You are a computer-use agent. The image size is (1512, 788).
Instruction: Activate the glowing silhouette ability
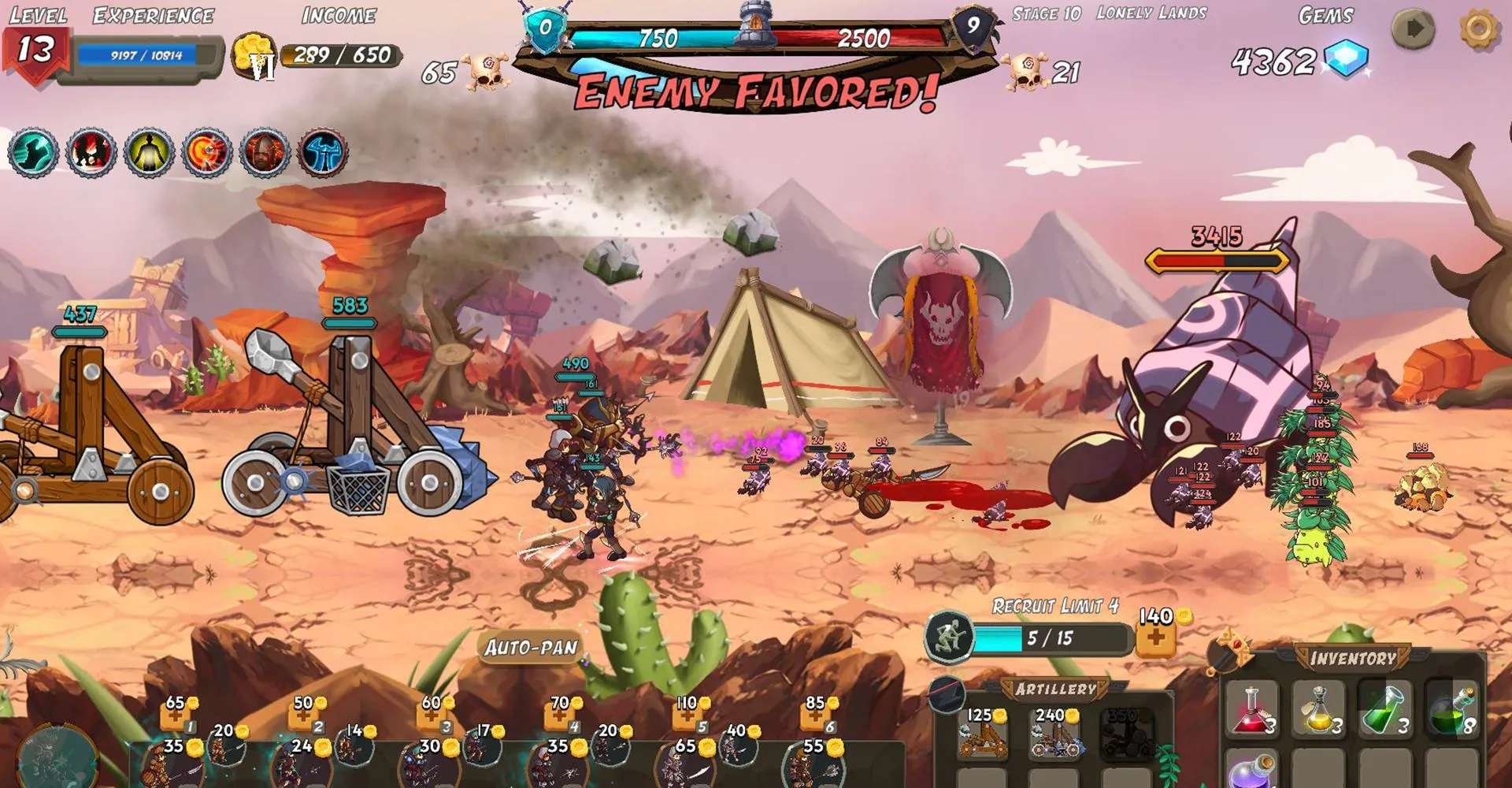click(148, 152)
